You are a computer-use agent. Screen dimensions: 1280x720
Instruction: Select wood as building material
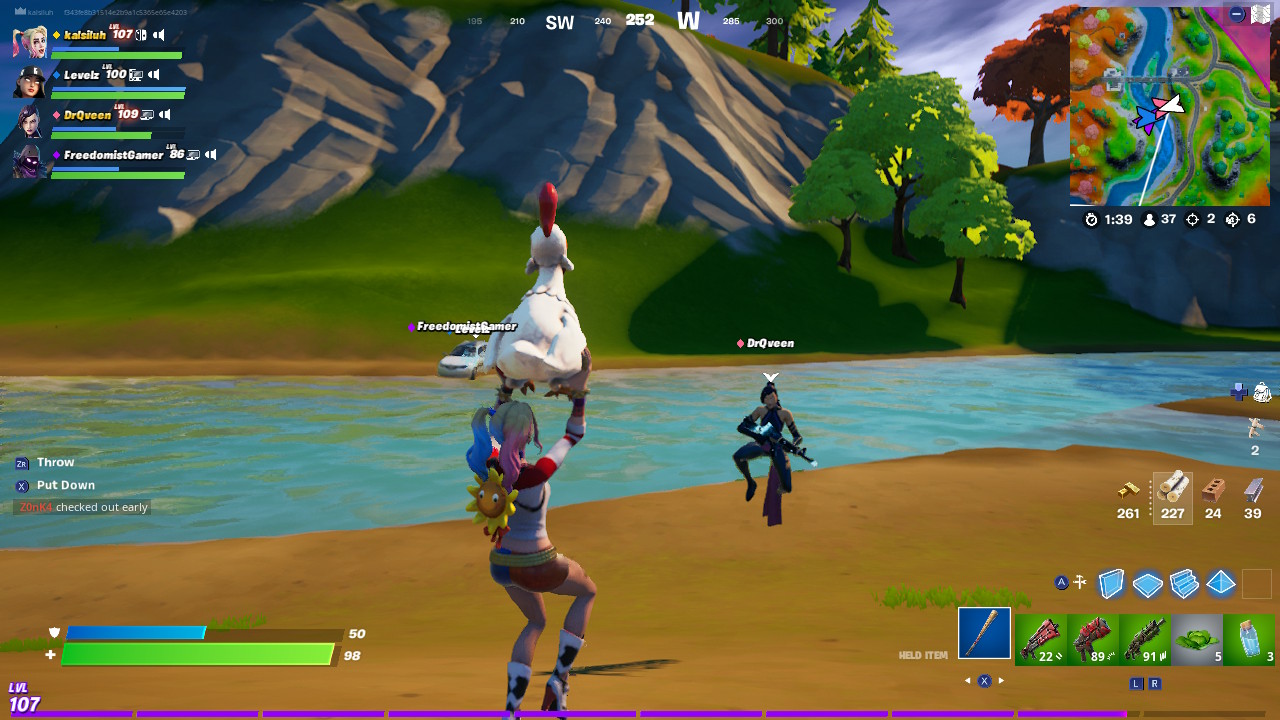tap(1172, 490)
